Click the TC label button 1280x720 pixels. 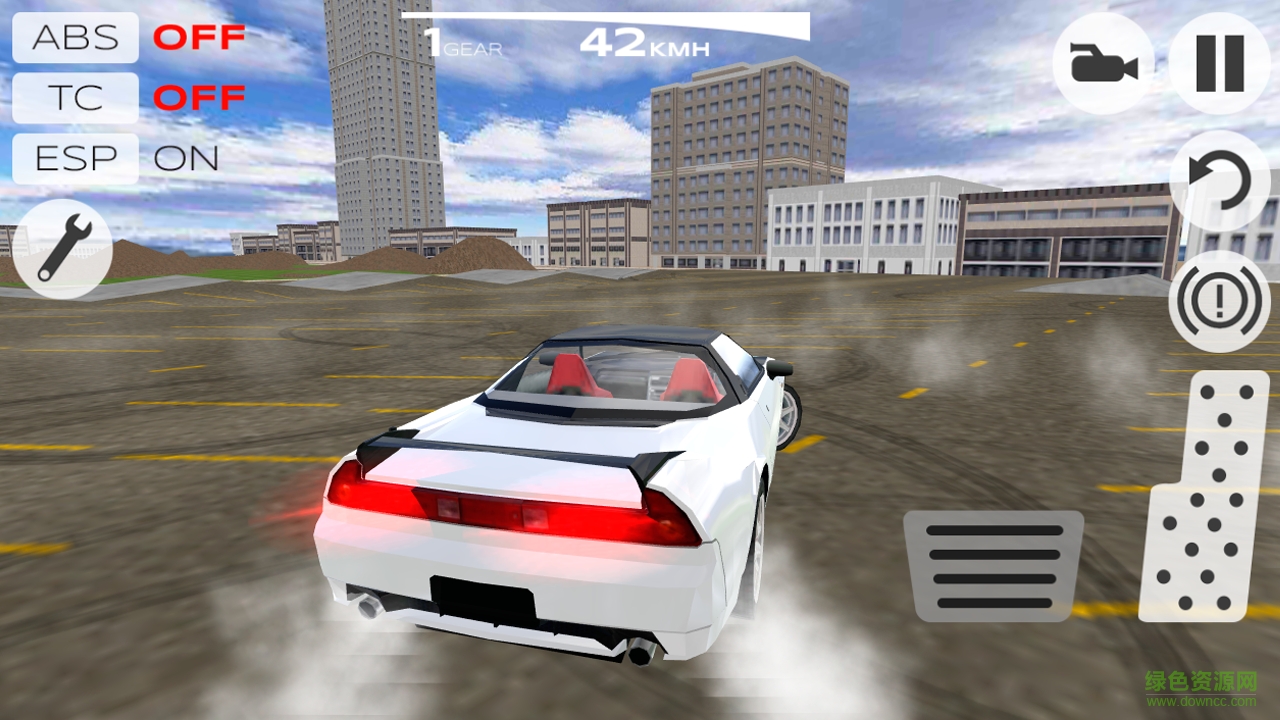(74, 97)
